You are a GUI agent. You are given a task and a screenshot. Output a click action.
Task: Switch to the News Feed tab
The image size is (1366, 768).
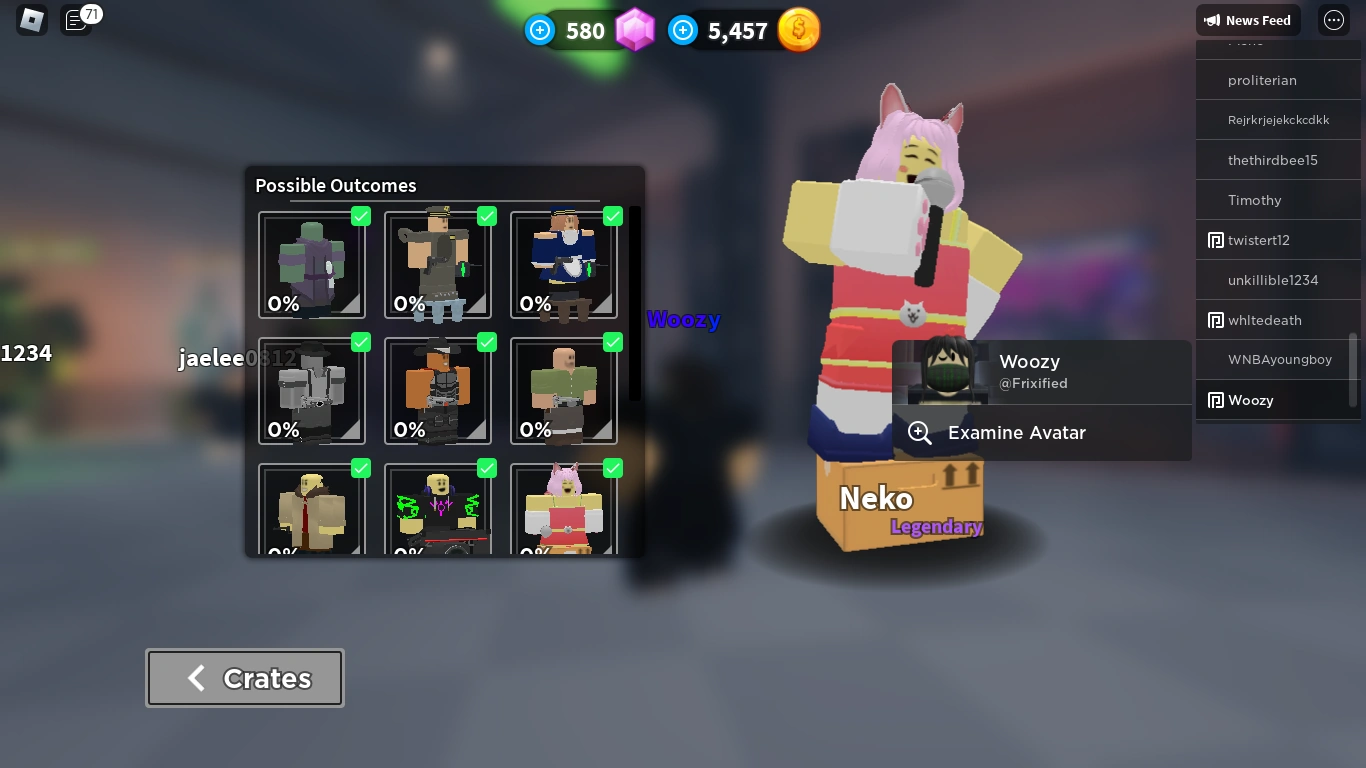pyautogui.click(x=1248, y=20)
